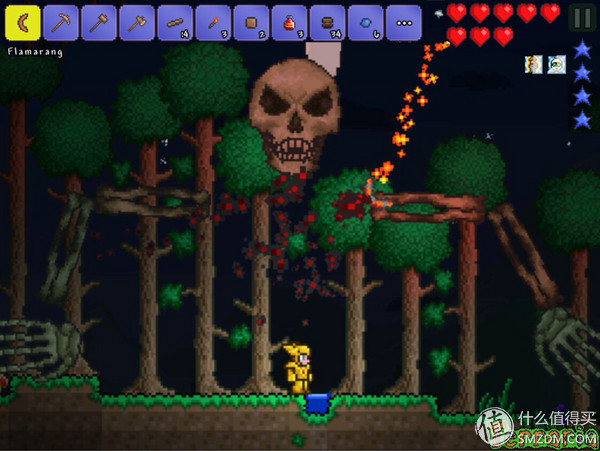Screen dimensions: 600x451
Task: Choose the blue gel hotbar slot
Action: [x=365, y=20]
